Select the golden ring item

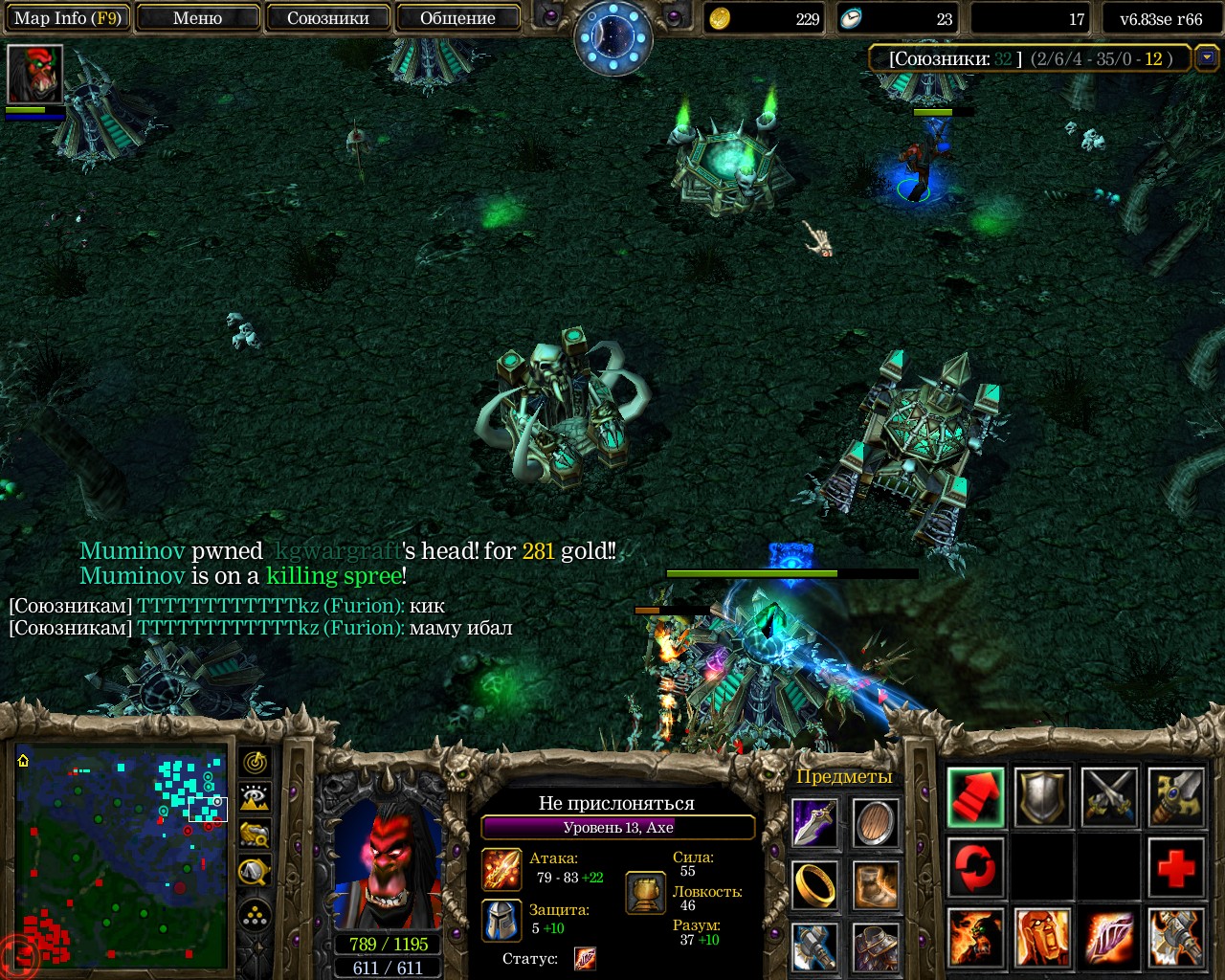(x=814, y=885)
